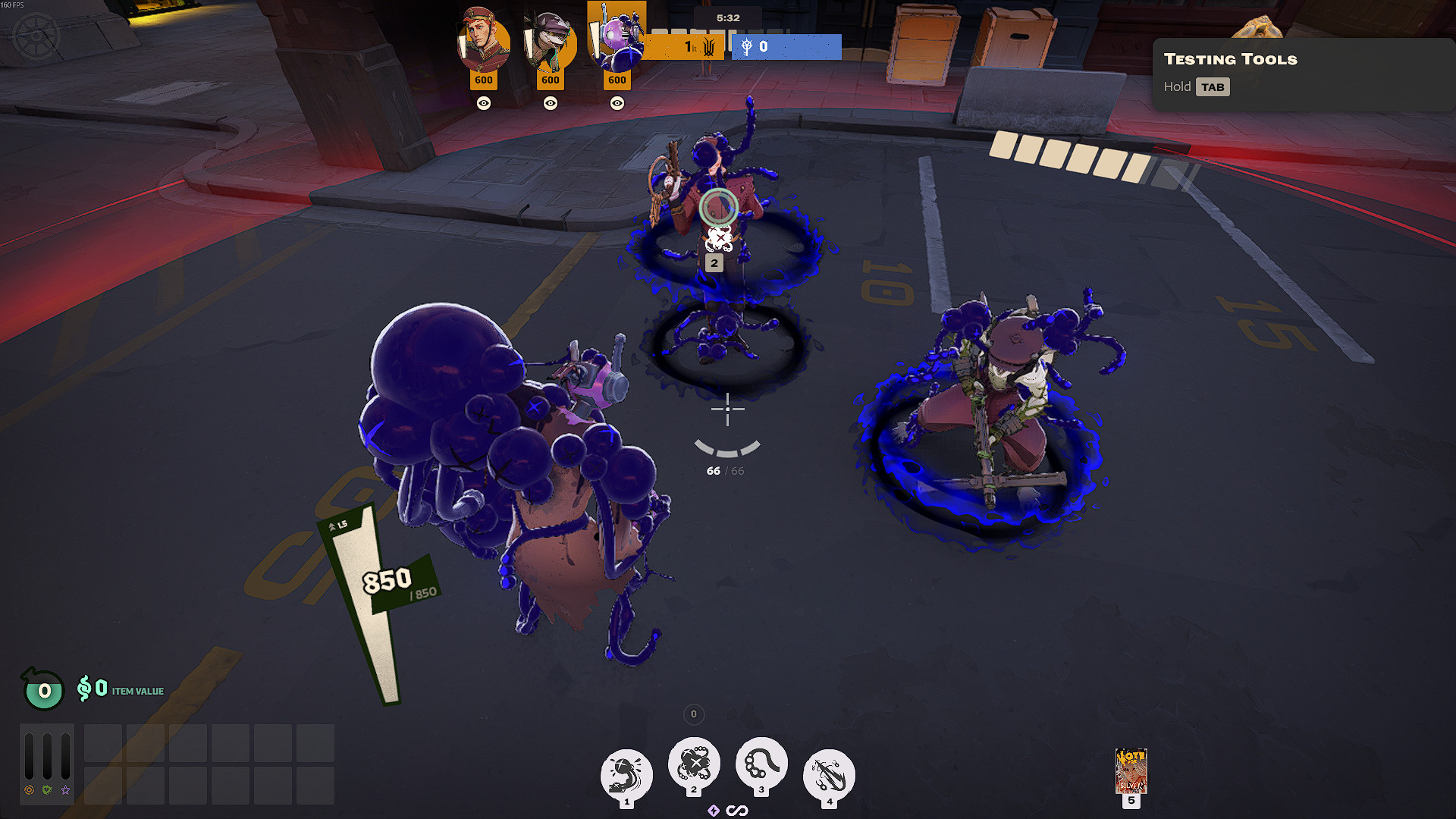The image size is (1456, 819).
Task: Expand the green vitality shield category
Action: [47, 790]
